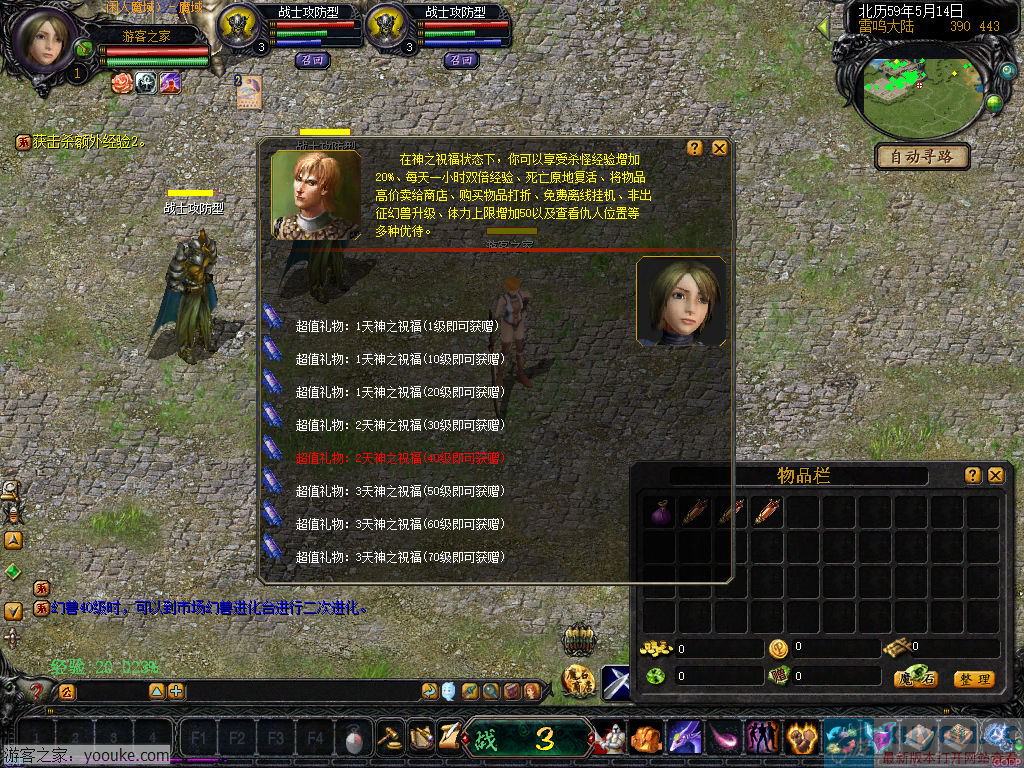1024x768 pixels.
Task: Select the F1 hotkey slot
Action: tap(198, 739)
